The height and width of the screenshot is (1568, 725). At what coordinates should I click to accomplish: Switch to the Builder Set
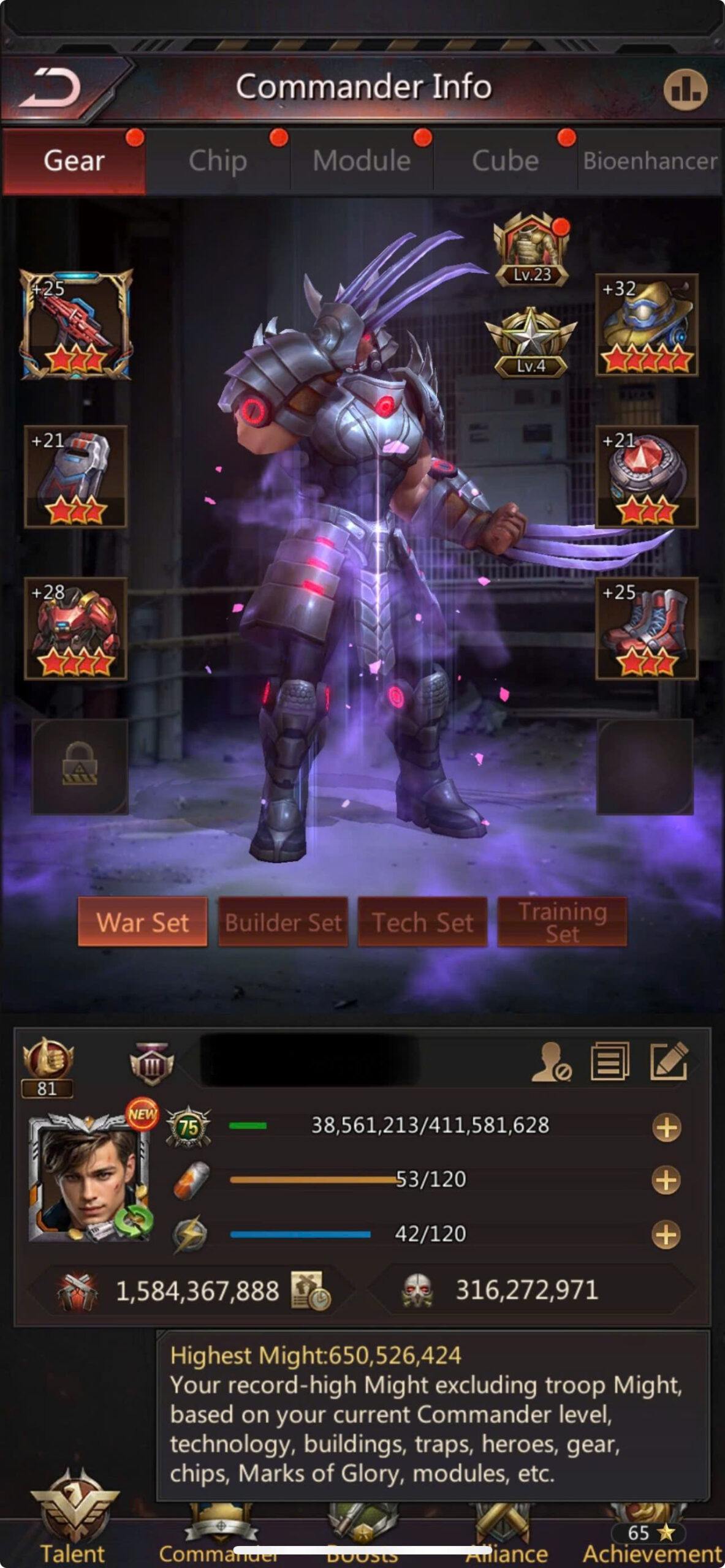[x=283, y=922]
